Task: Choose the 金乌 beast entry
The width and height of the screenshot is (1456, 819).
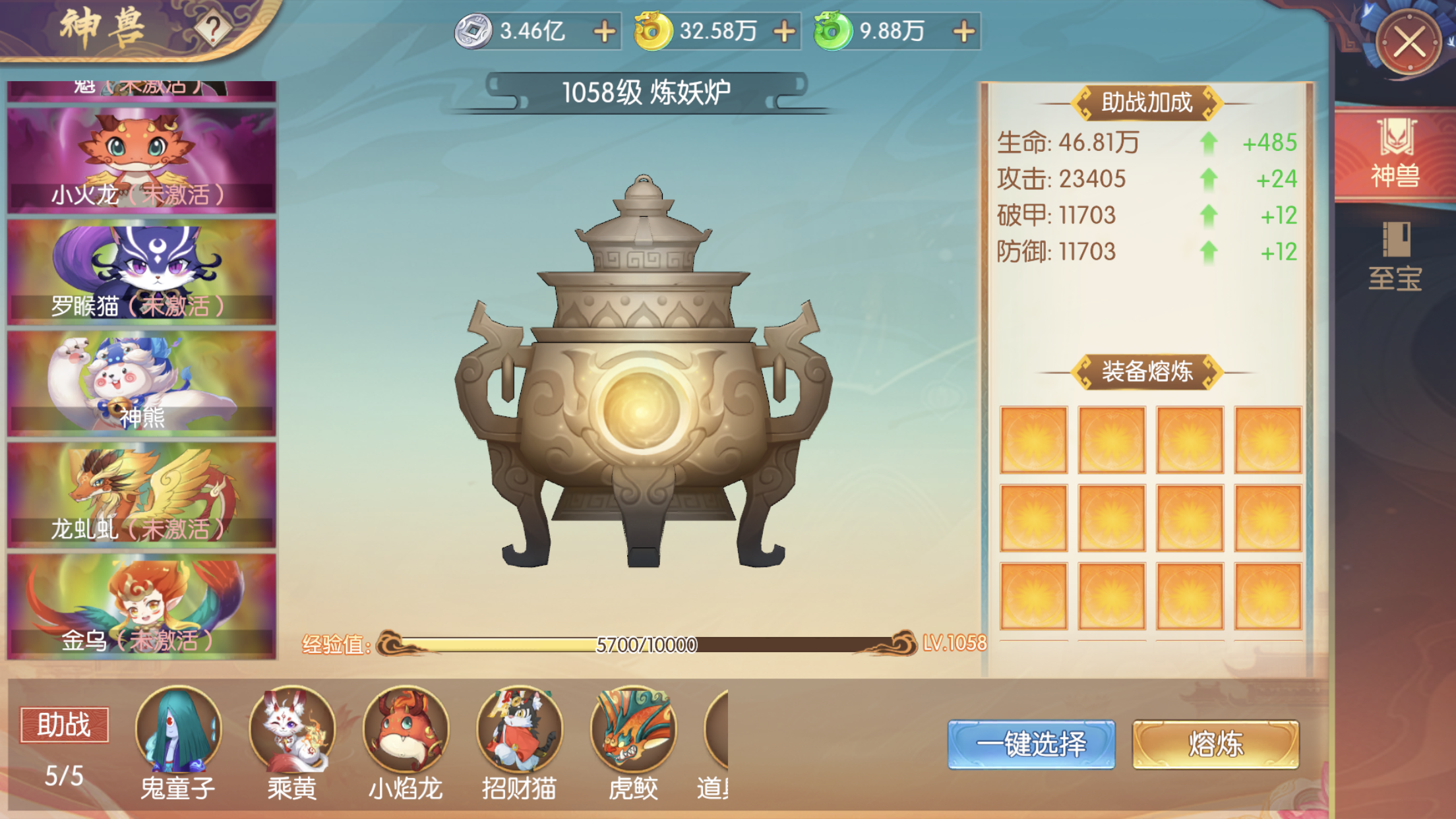Action: click(142, 605)
